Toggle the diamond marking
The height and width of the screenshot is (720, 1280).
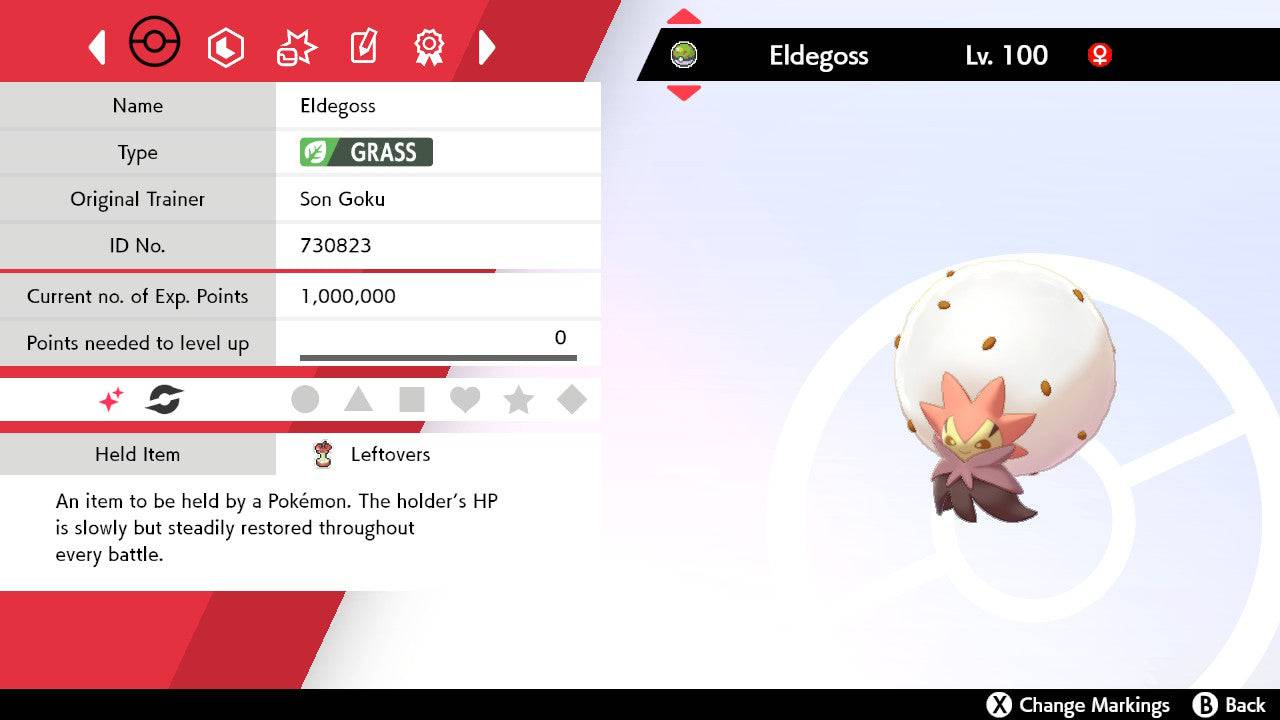572,400
